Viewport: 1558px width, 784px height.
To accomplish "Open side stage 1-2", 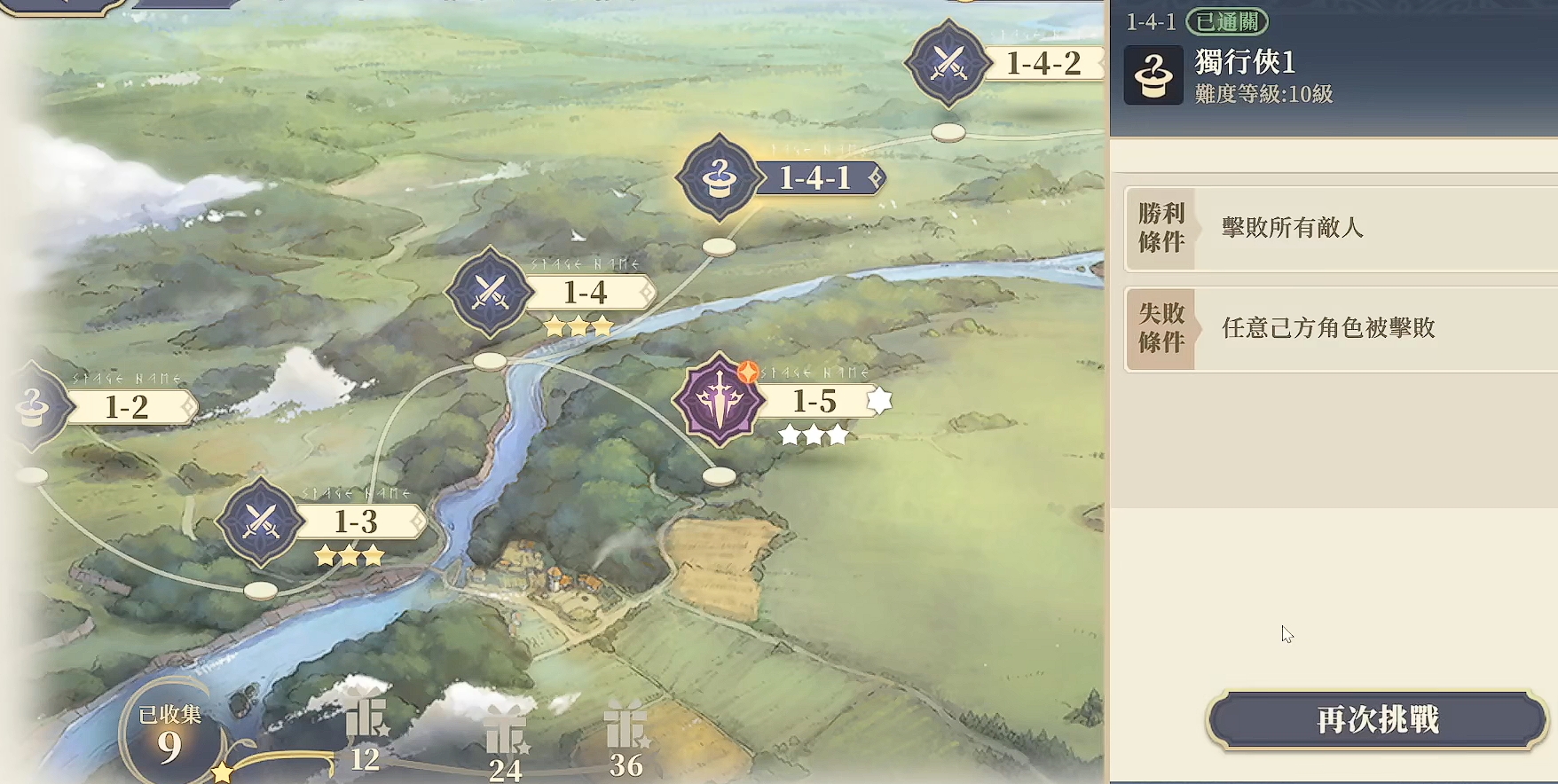I will 35,407.
